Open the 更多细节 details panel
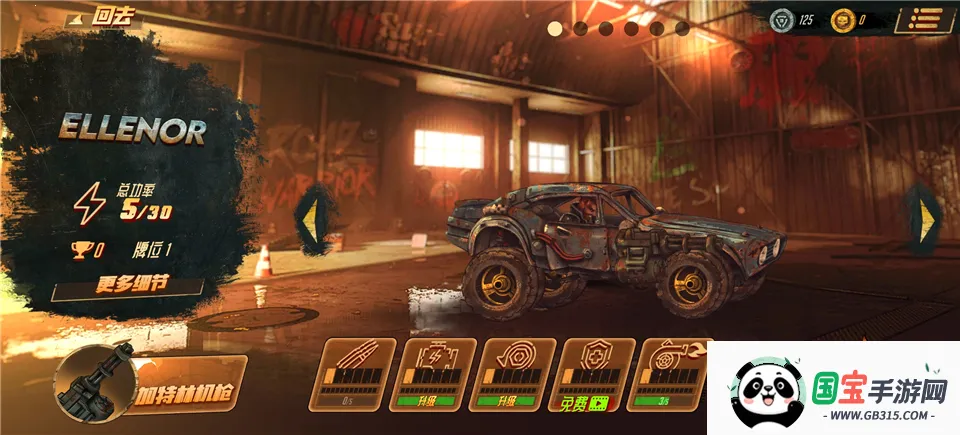 click(x=132, y=284)
